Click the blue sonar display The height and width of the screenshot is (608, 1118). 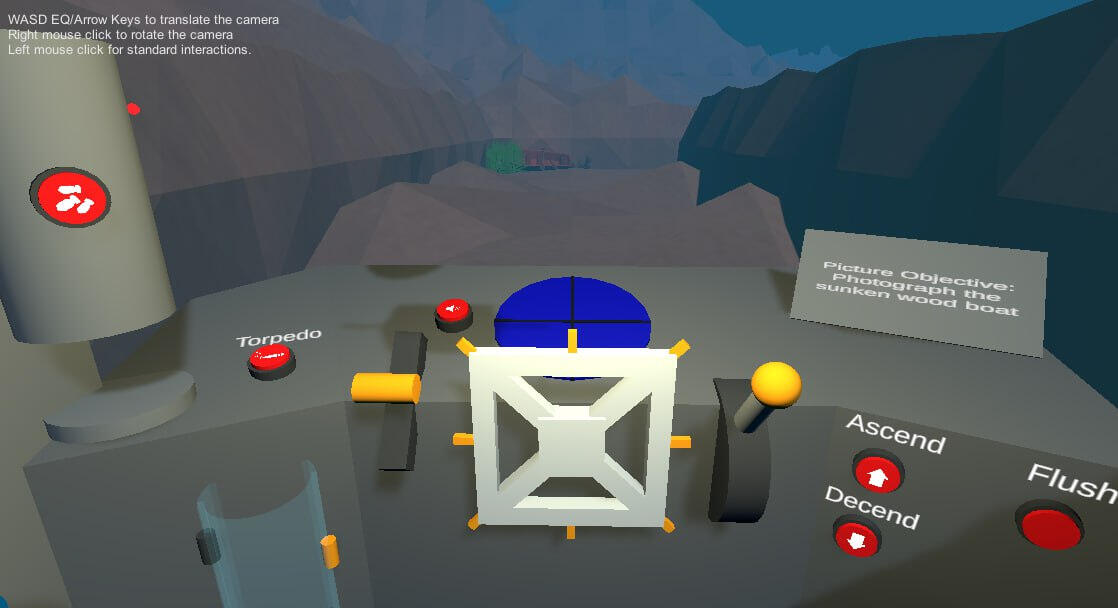click(x=572, y=310)
